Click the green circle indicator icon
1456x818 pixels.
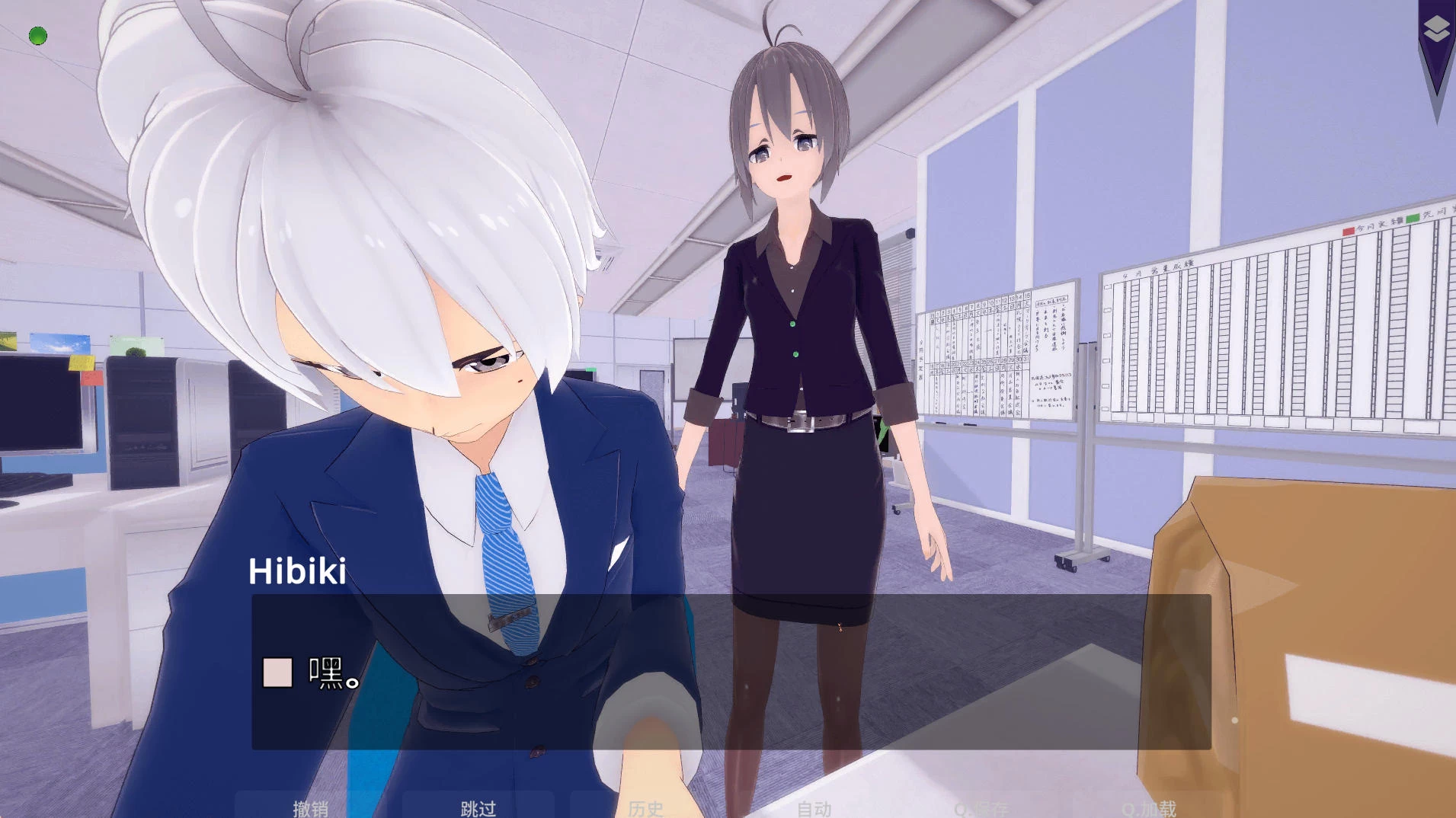click(x=38, y=36)
